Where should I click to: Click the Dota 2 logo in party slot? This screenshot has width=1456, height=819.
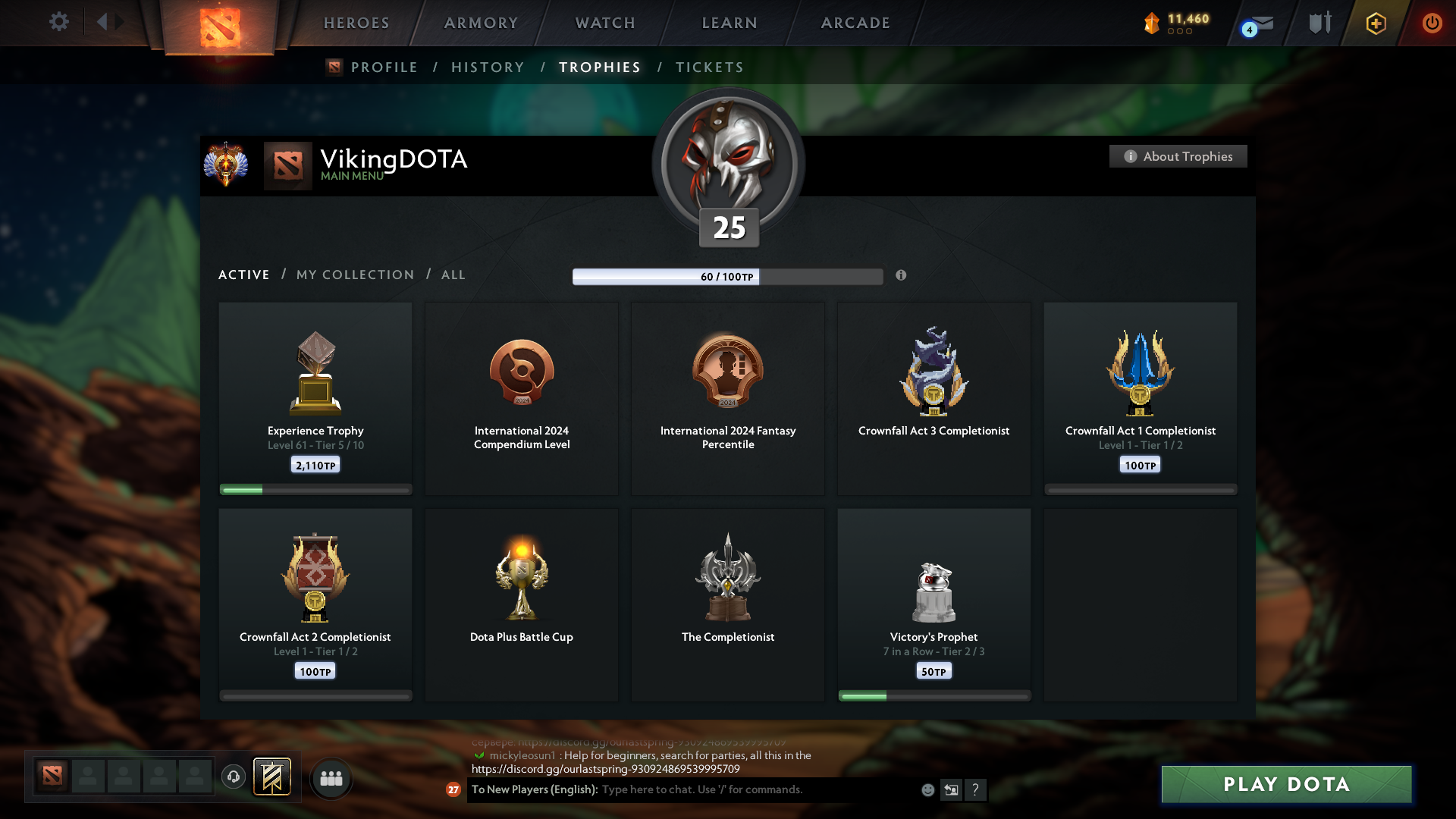pyautogui.click(x=51, y=777)
